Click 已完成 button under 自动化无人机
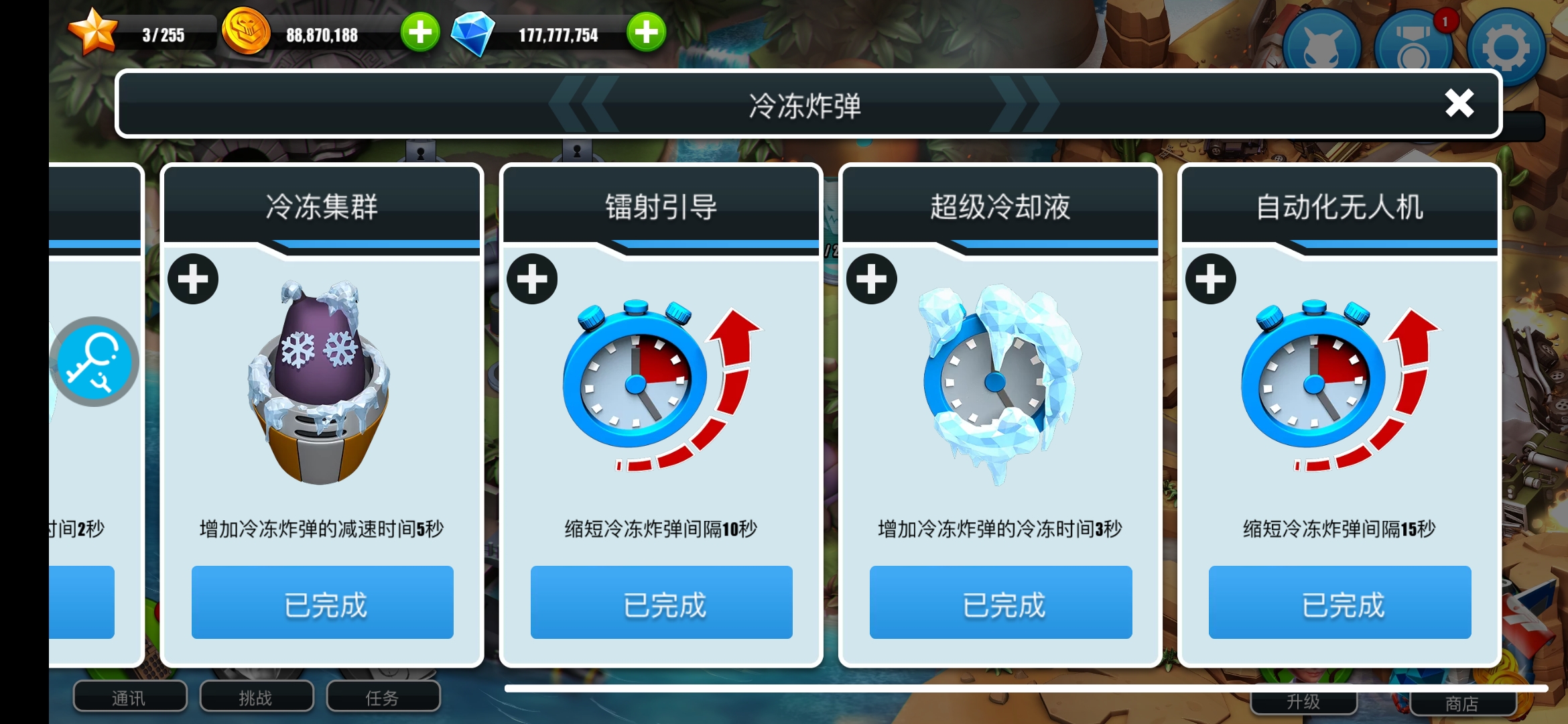The image size is (1568, 724). (x=1340, y=602)
